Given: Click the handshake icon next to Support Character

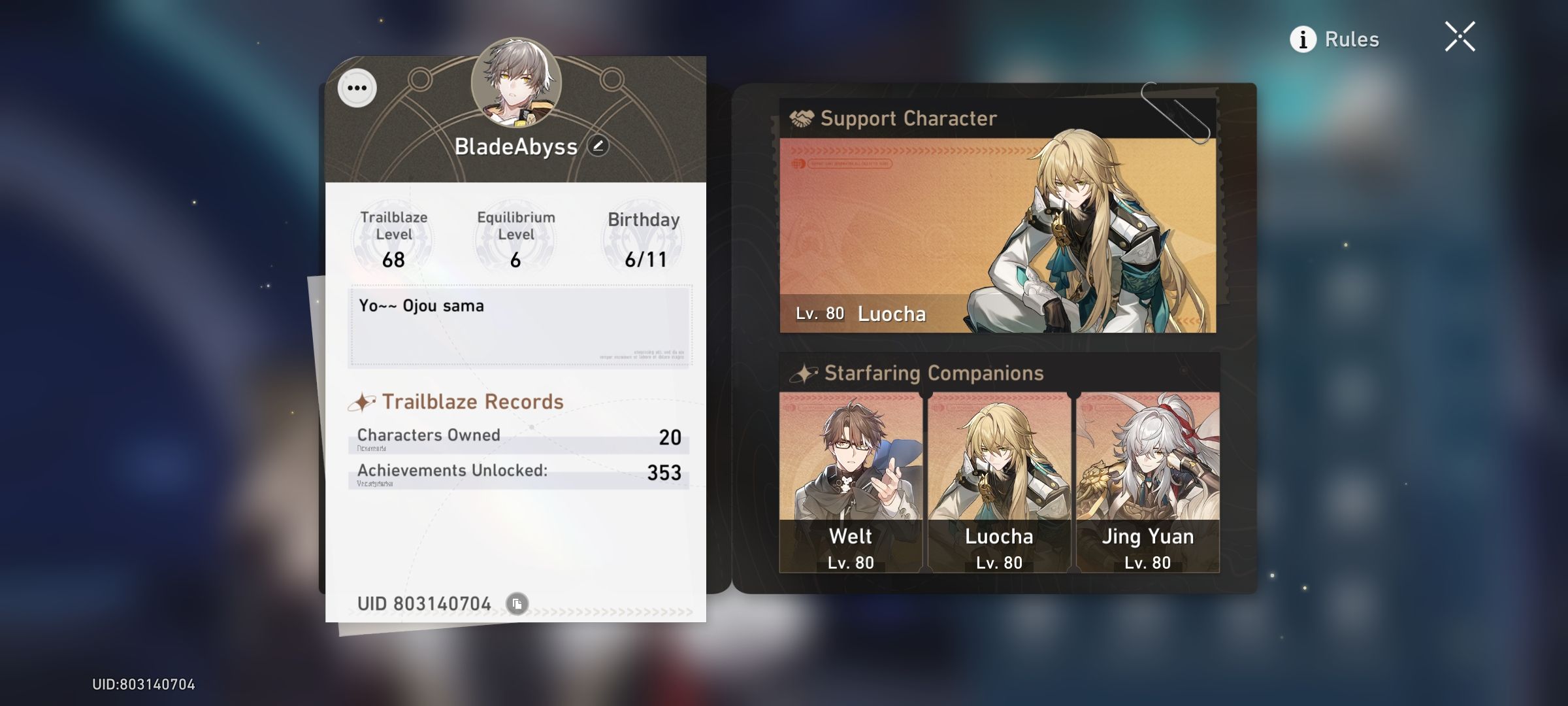Looking at the screenshot, I should tap(800, 118).
